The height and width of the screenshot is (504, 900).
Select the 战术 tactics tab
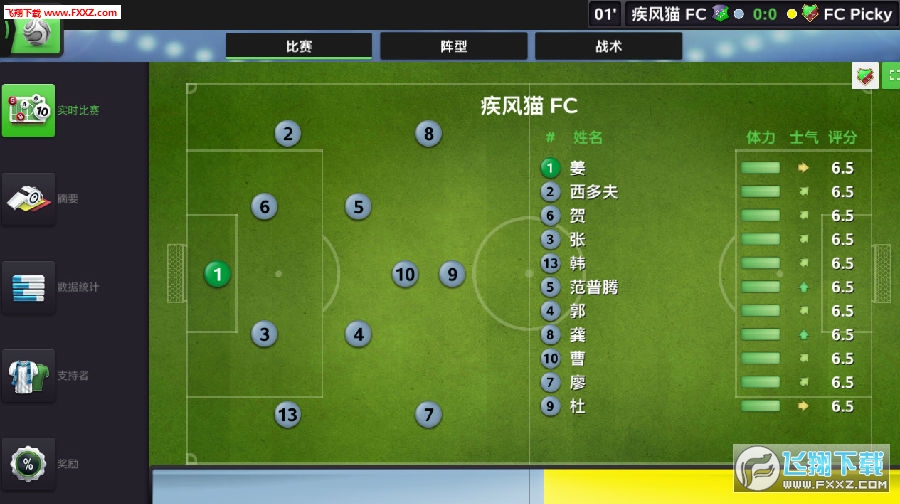point(608,46)
